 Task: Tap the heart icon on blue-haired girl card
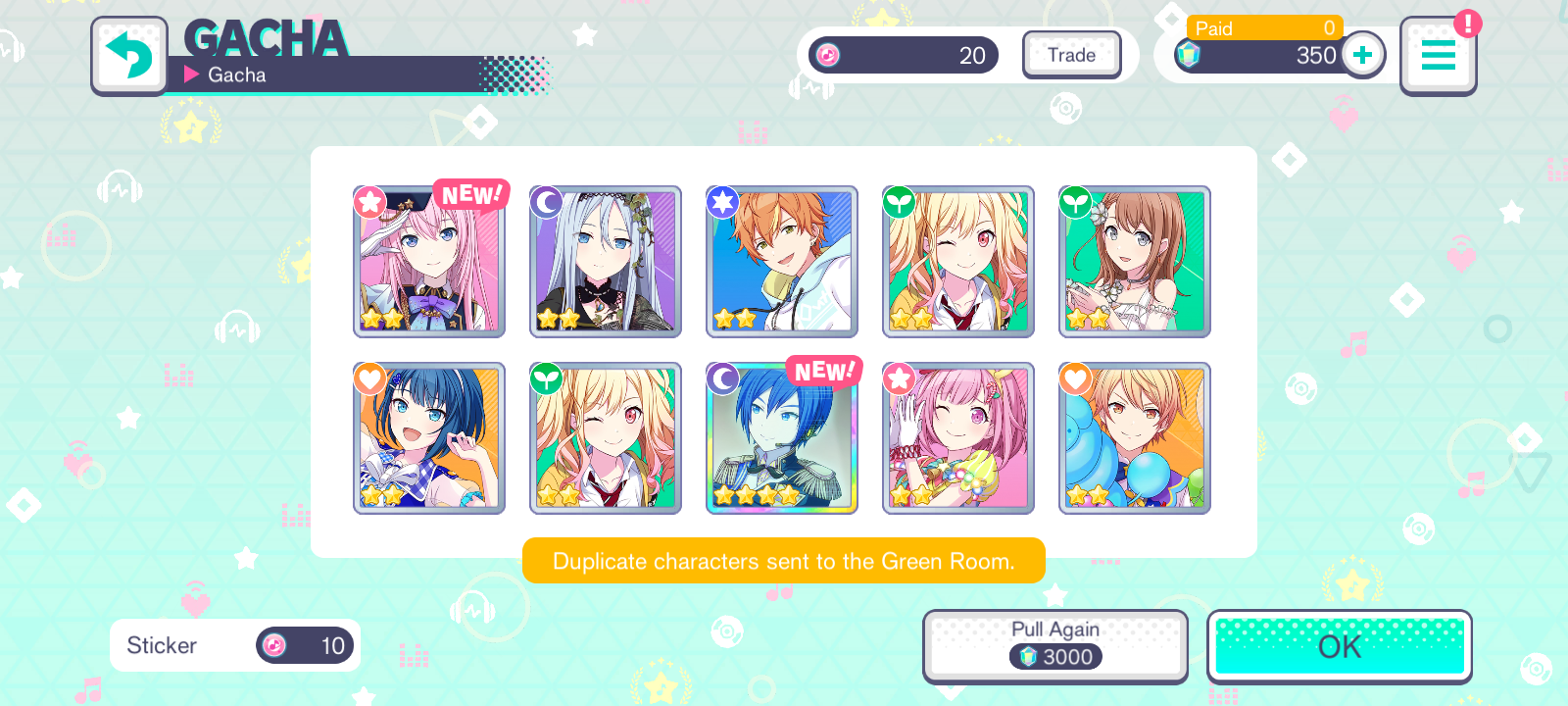tap(369, 378)
